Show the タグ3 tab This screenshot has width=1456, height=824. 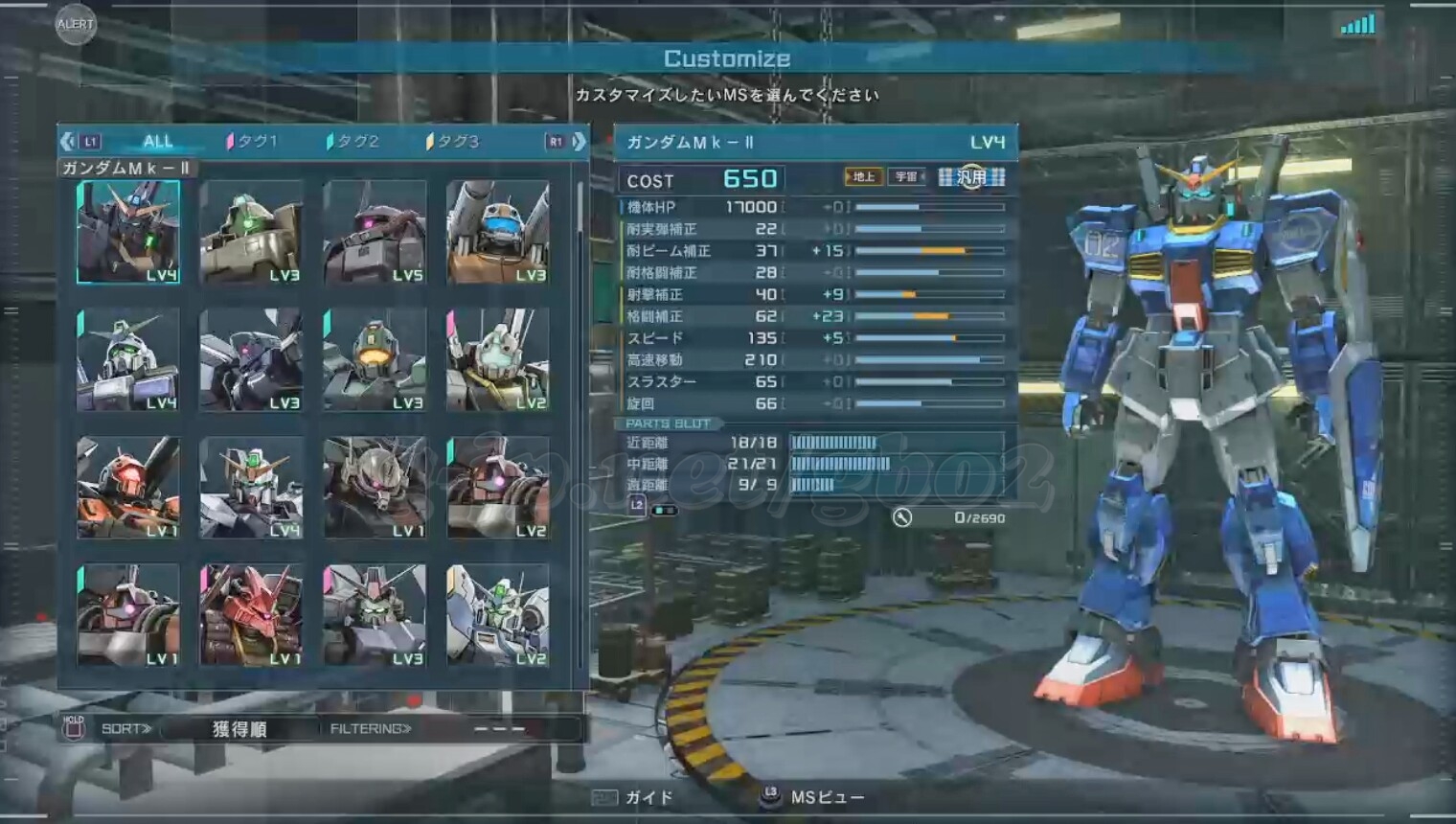(x=453, y=142)
